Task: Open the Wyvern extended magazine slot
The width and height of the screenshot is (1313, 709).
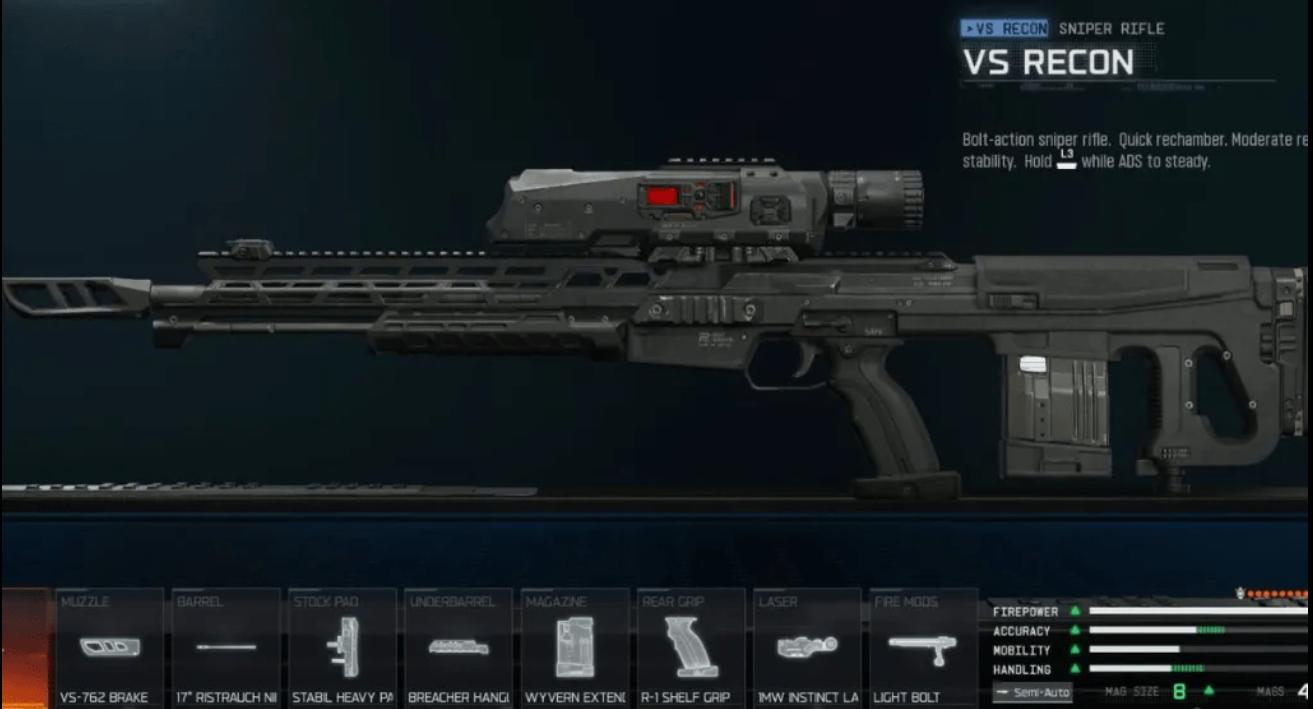Action: [574, 648]
